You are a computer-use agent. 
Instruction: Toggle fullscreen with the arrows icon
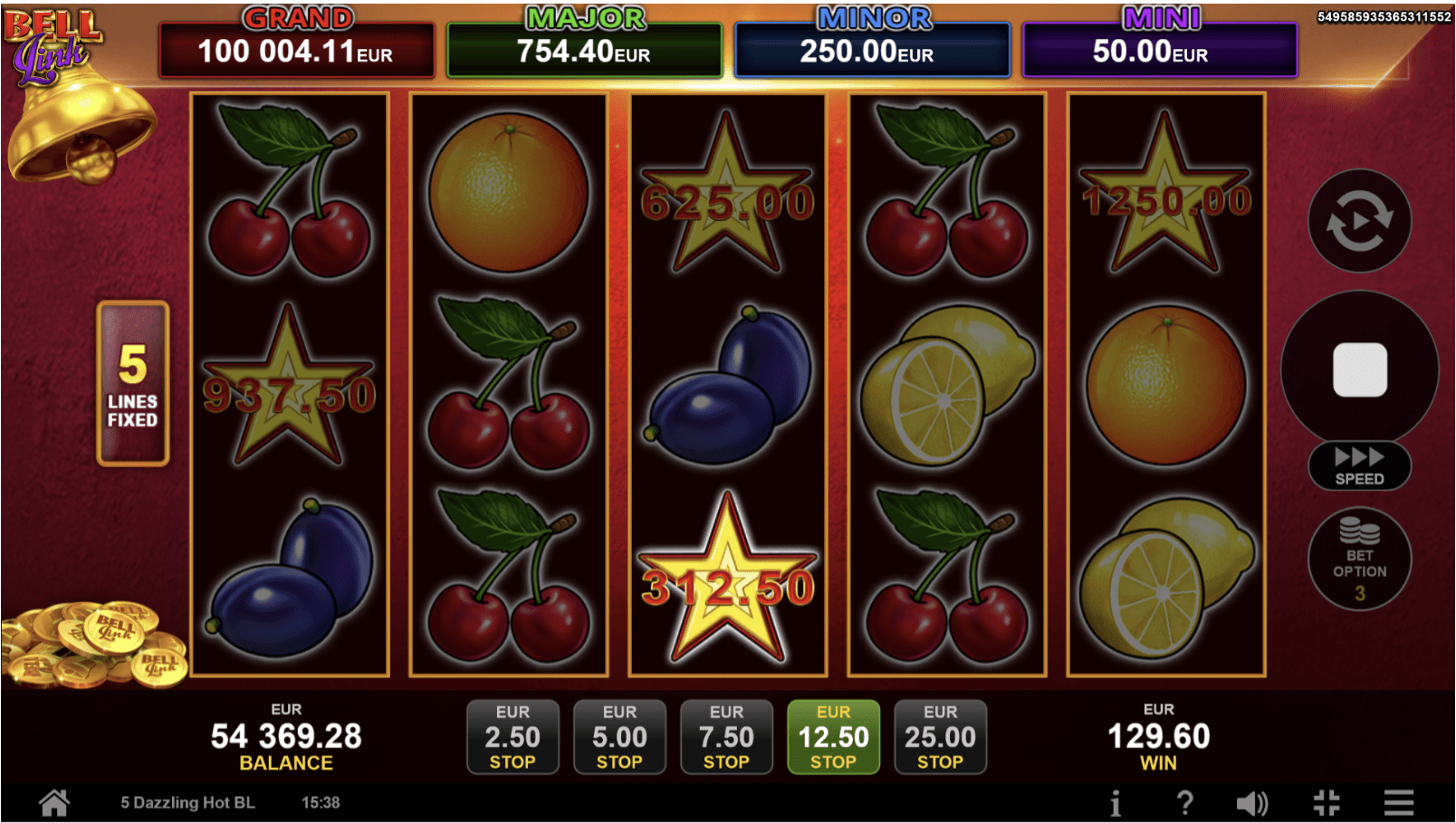pos(1327,802)
